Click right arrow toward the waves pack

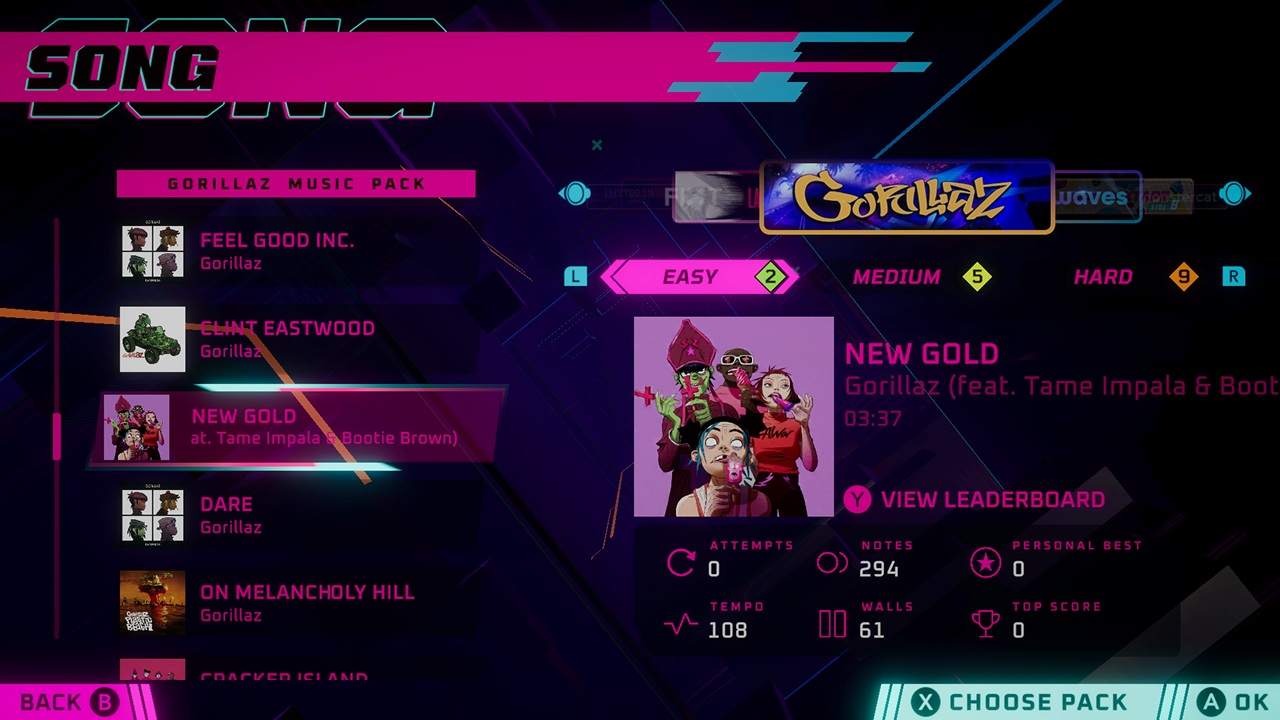click(1235, 194)
